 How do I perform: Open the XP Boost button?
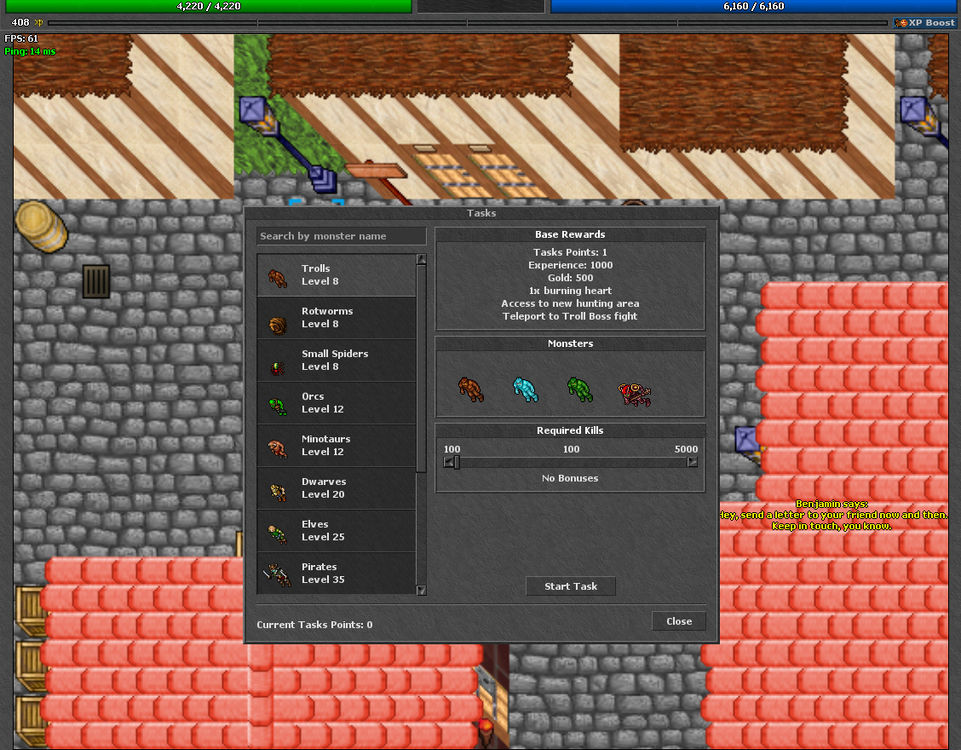click(x=925, y=22)
